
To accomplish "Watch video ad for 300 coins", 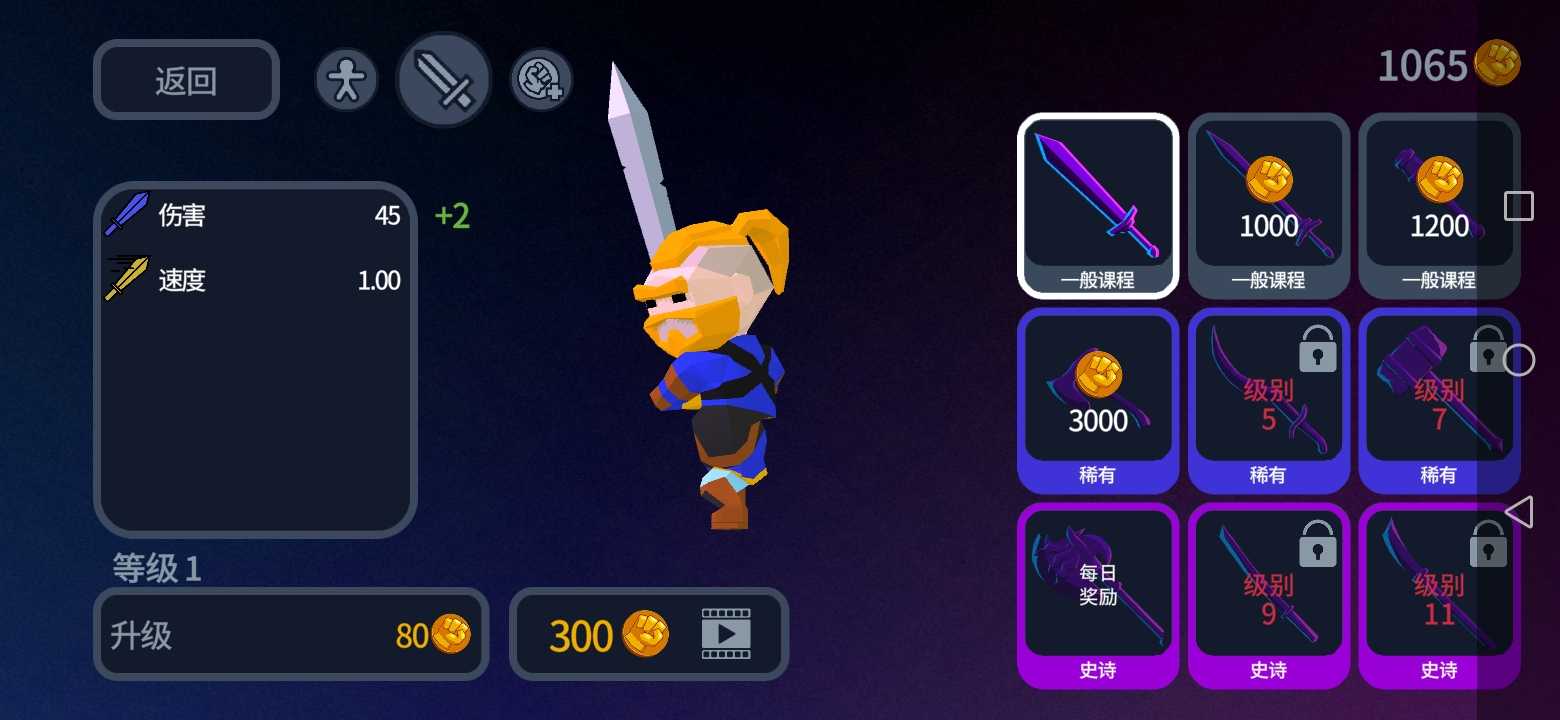I will 649,634.
